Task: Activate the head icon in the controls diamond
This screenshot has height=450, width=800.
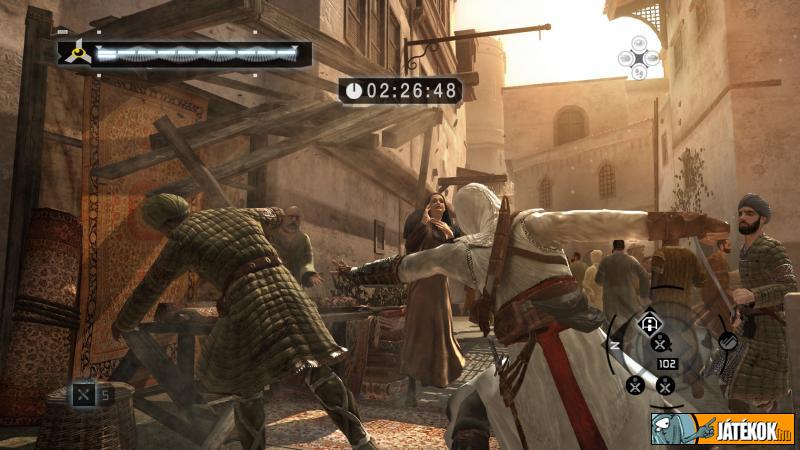Action: 639,43
